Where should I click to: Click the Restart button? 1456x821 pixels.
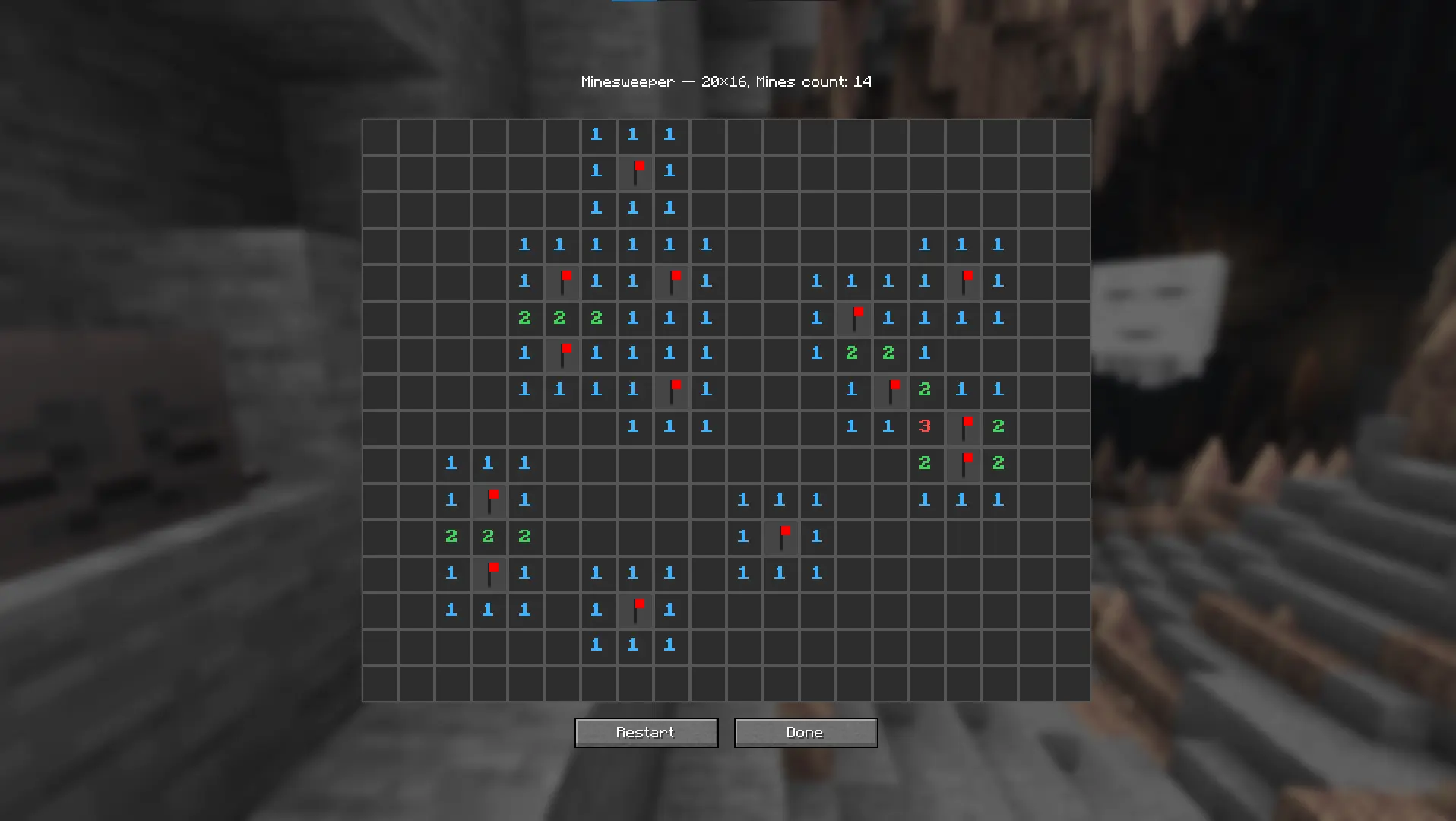(645, 732)
